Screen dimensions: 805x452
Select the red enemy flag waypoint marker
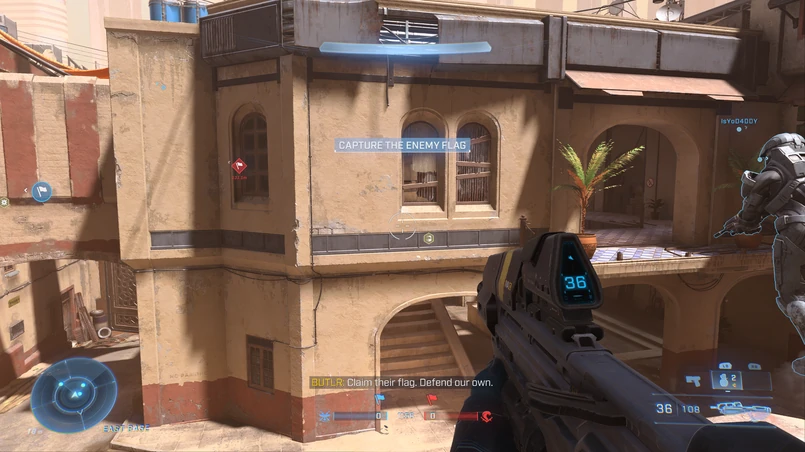click(239, 166)
